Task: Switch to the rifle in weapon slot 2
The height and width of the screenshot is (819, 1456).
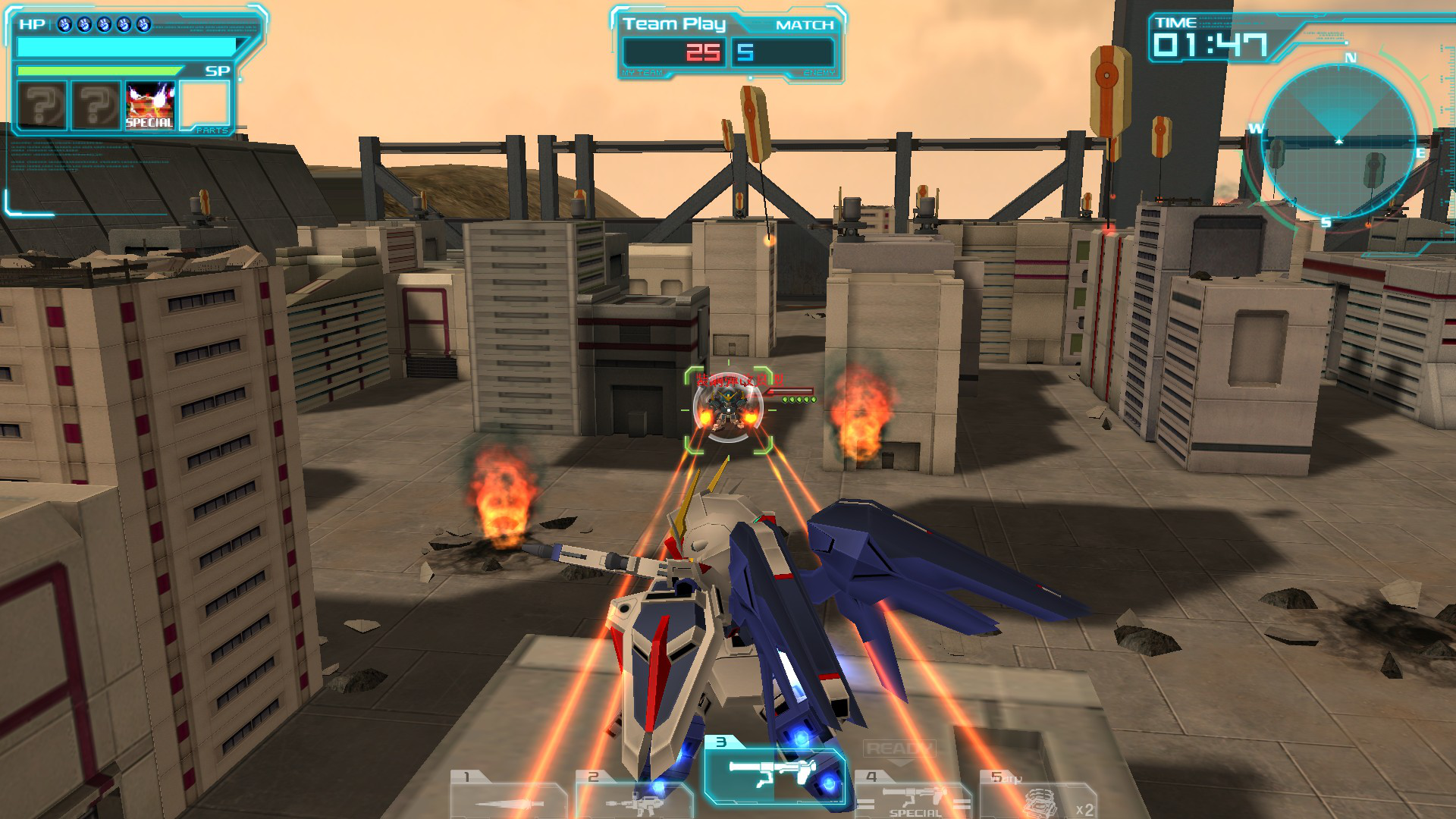Action: (x=634, y=798)
